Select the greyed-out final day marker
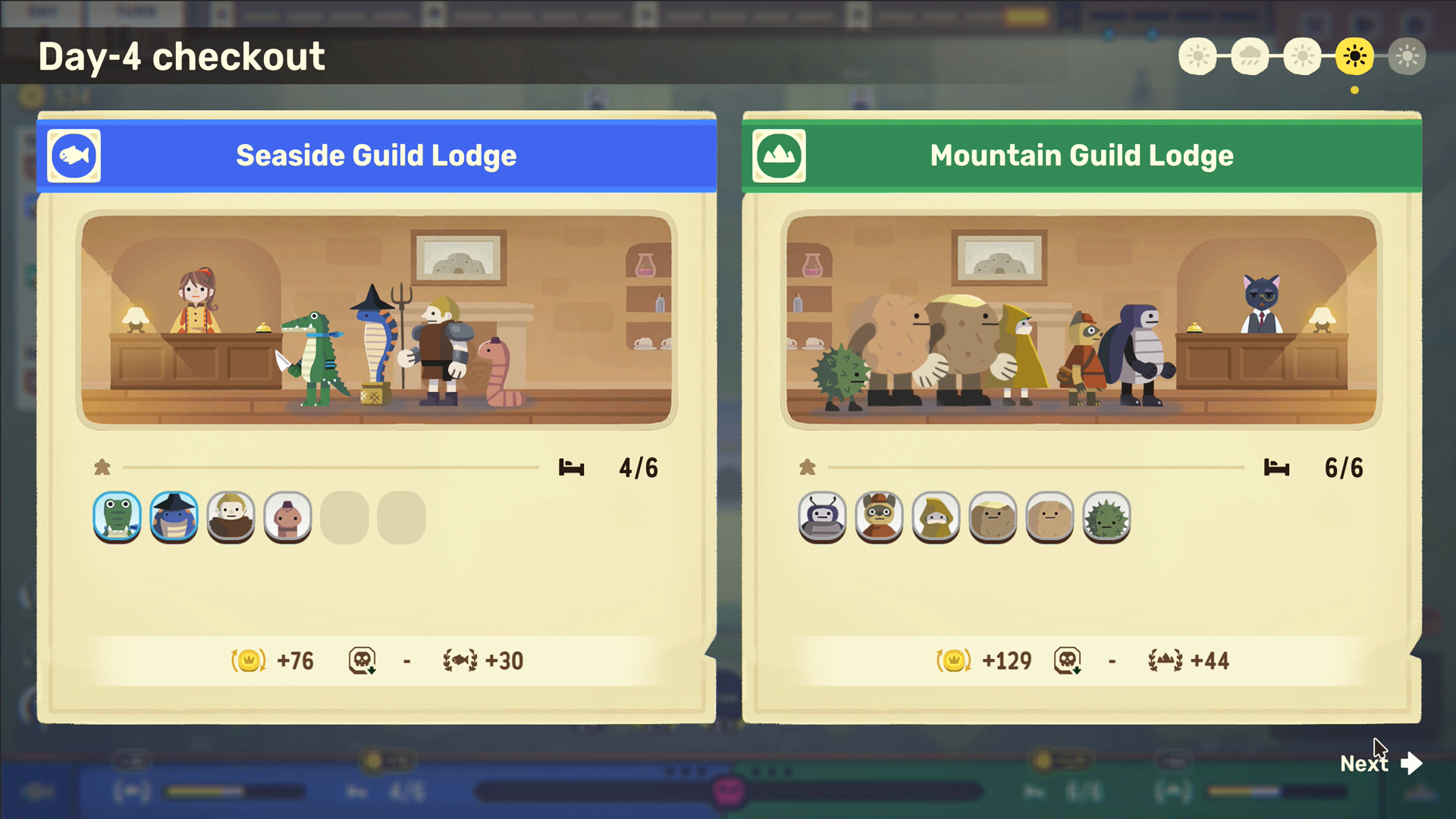Screen dimensions: 1456x819 click(1407, 56)
